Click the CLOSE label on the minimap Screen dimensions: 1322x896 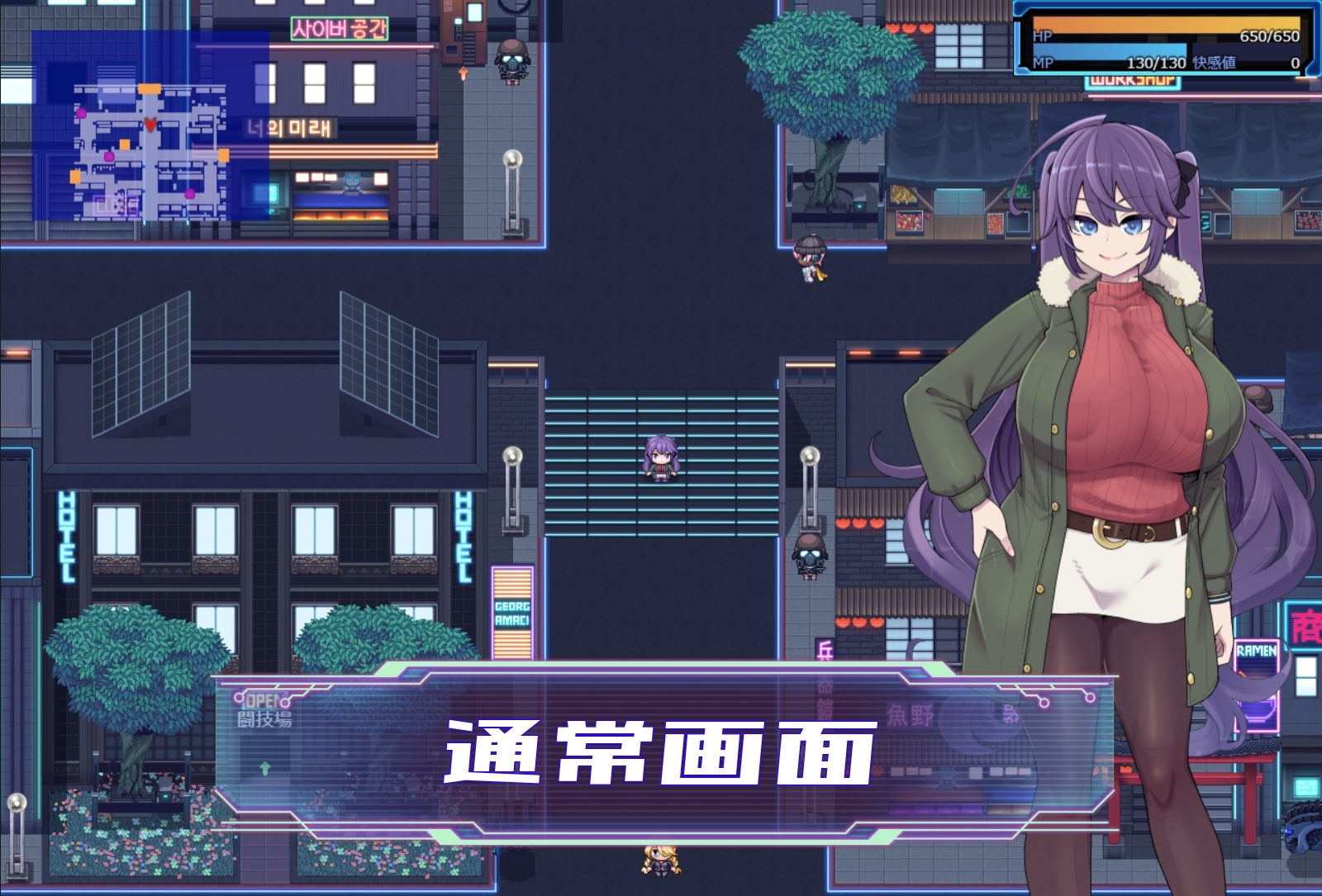117,205
